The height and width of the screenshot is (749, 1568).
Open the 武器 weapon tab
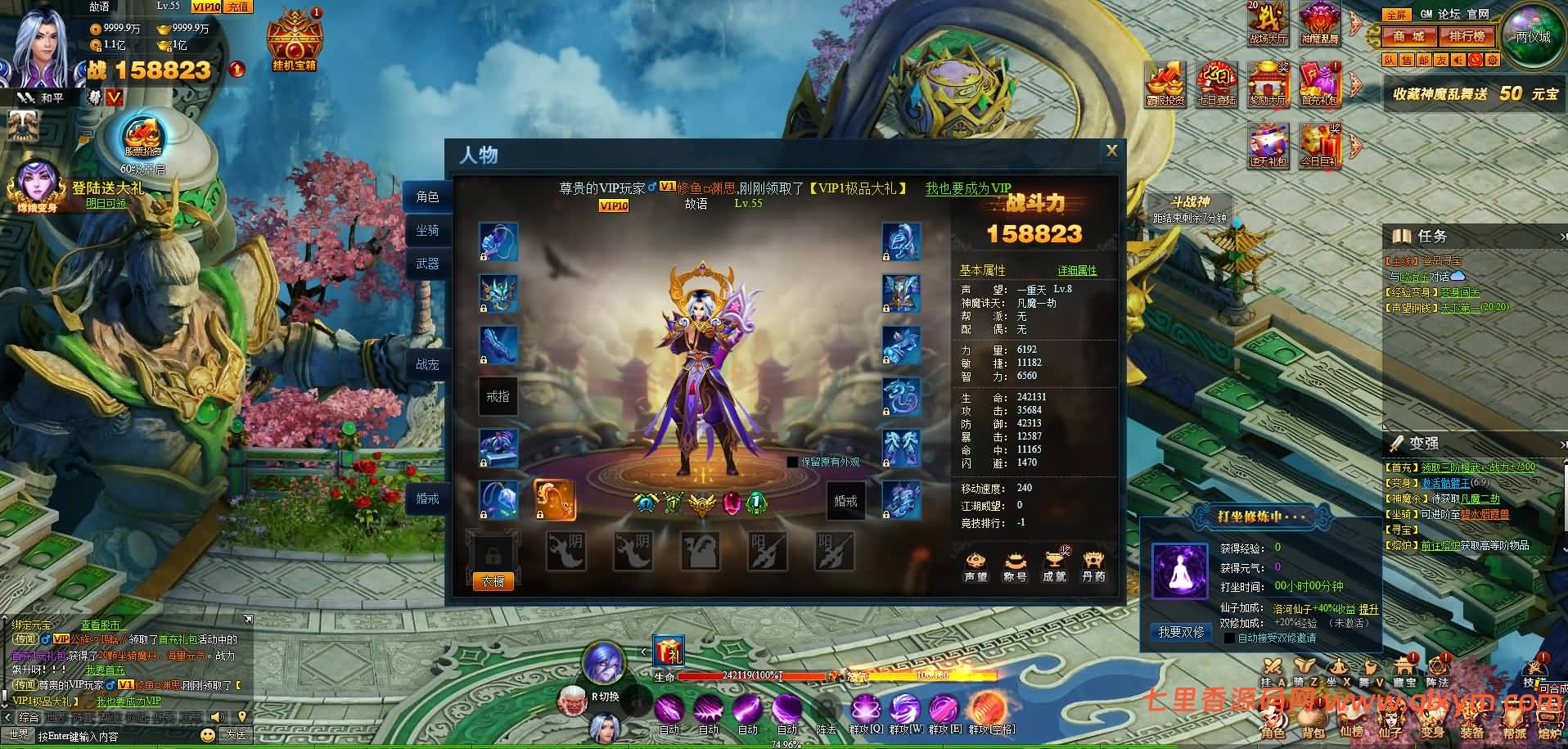(427, 264)
